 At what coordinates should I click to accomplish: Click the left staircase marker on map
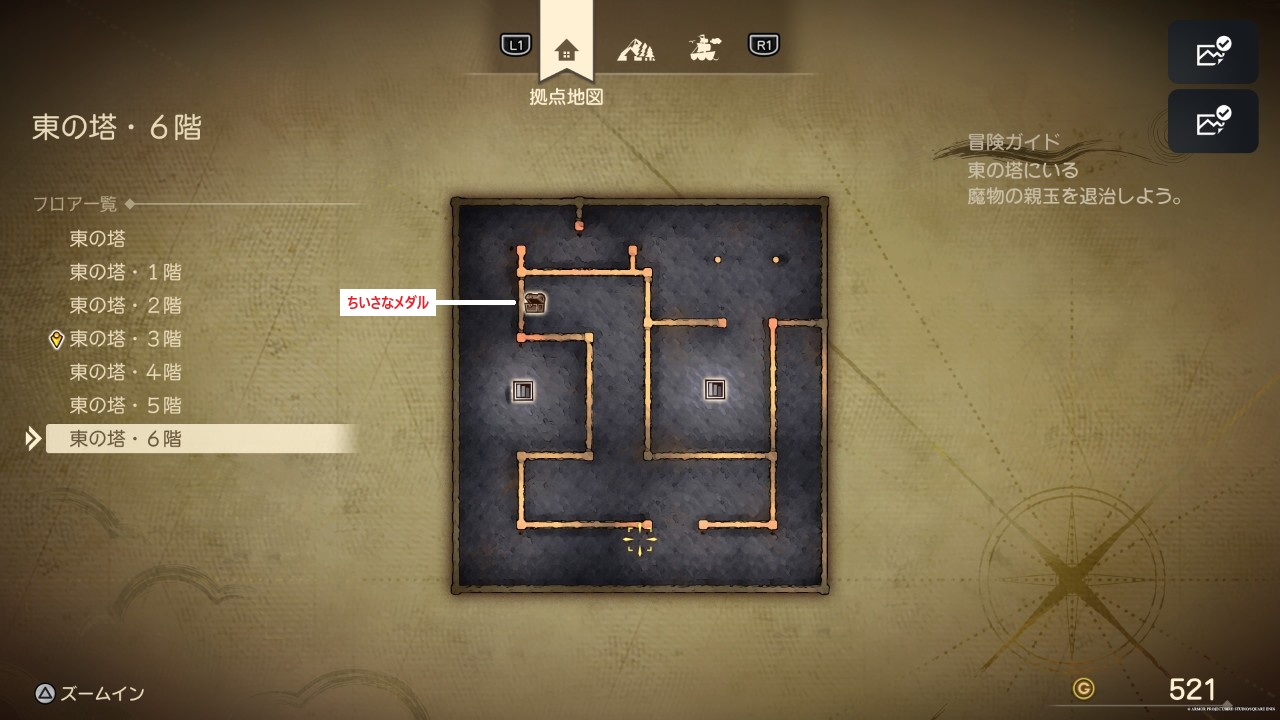tap(523, 390)
